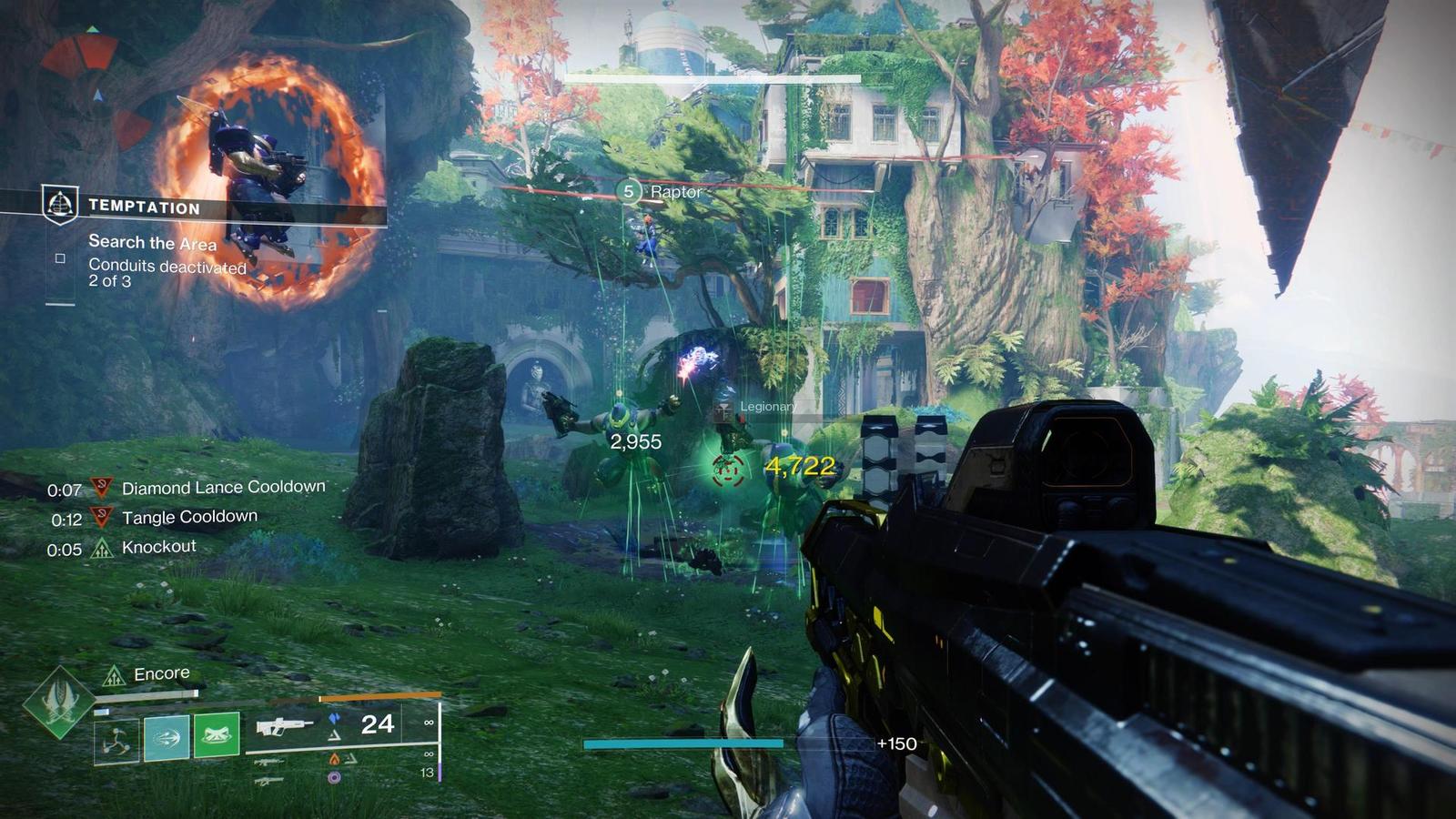This screenshot has height=819, width=1456.
Task: Select the Tangle Cooldown status icon
Action: pyautogui.click(x=102, y=519)
